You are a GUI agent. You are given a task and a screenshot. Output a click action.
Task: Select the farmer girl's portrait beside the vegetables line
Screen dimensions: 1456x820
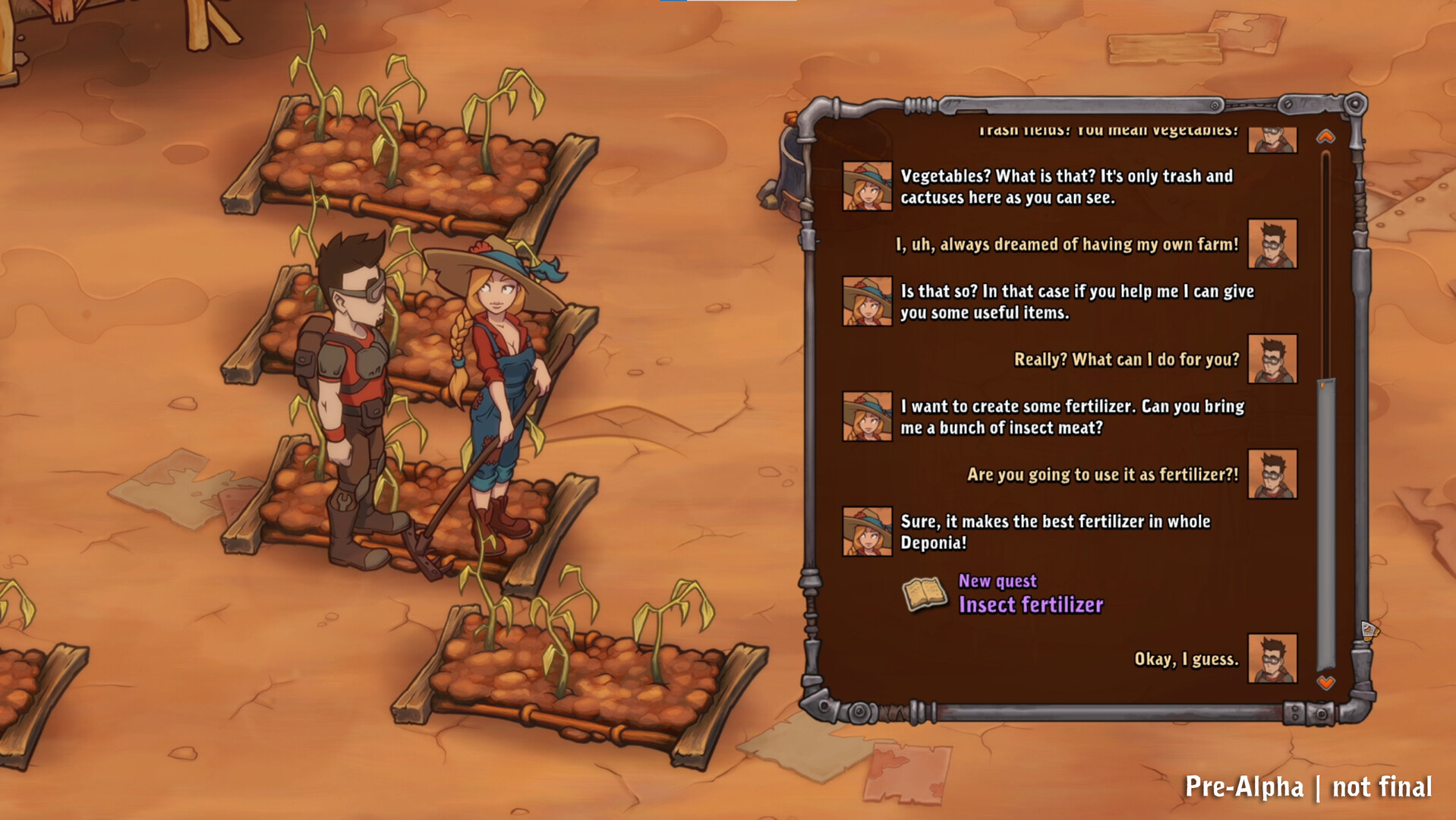point(866,188)
